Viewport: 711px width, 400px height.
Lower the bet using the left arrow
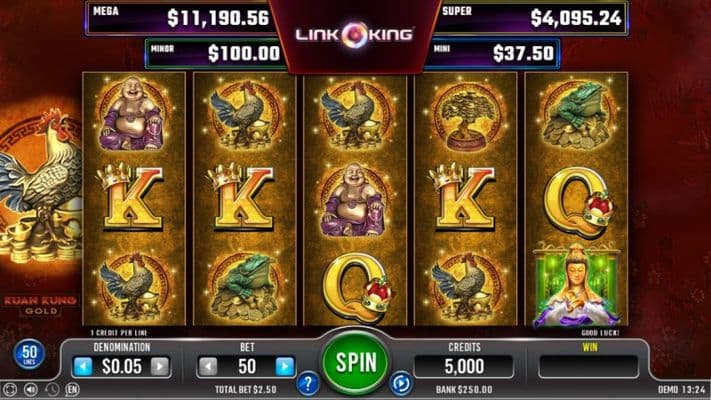pyautogui.click(x=207, y=366)
